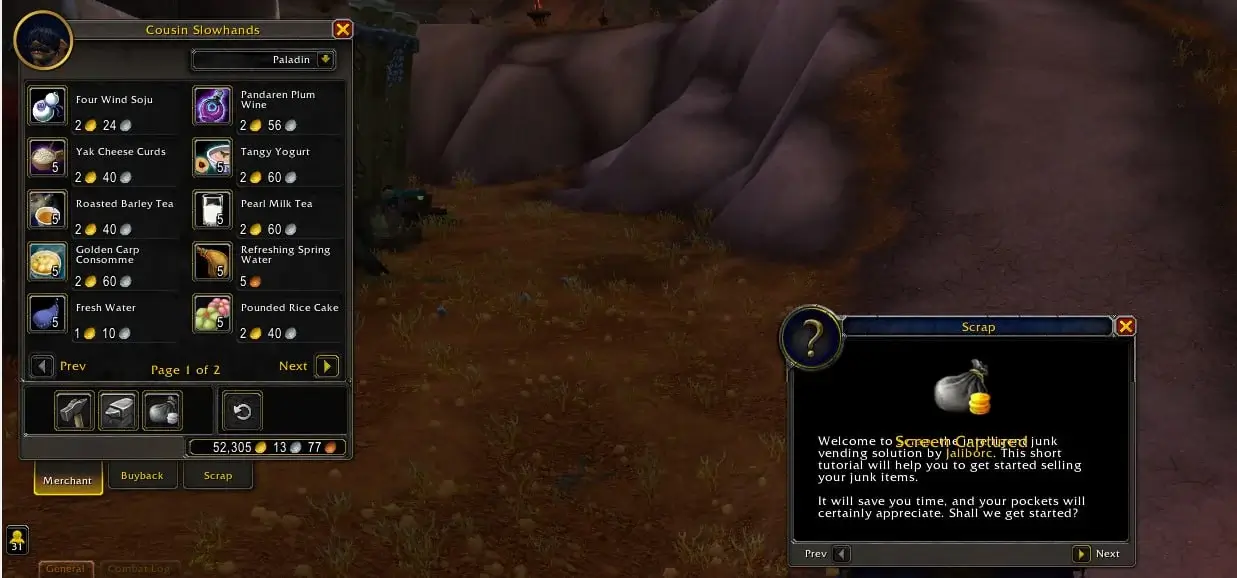Choose the Pounded Rice Cake item
Screen dimensions: 1237x578
[x=212, y=314]
